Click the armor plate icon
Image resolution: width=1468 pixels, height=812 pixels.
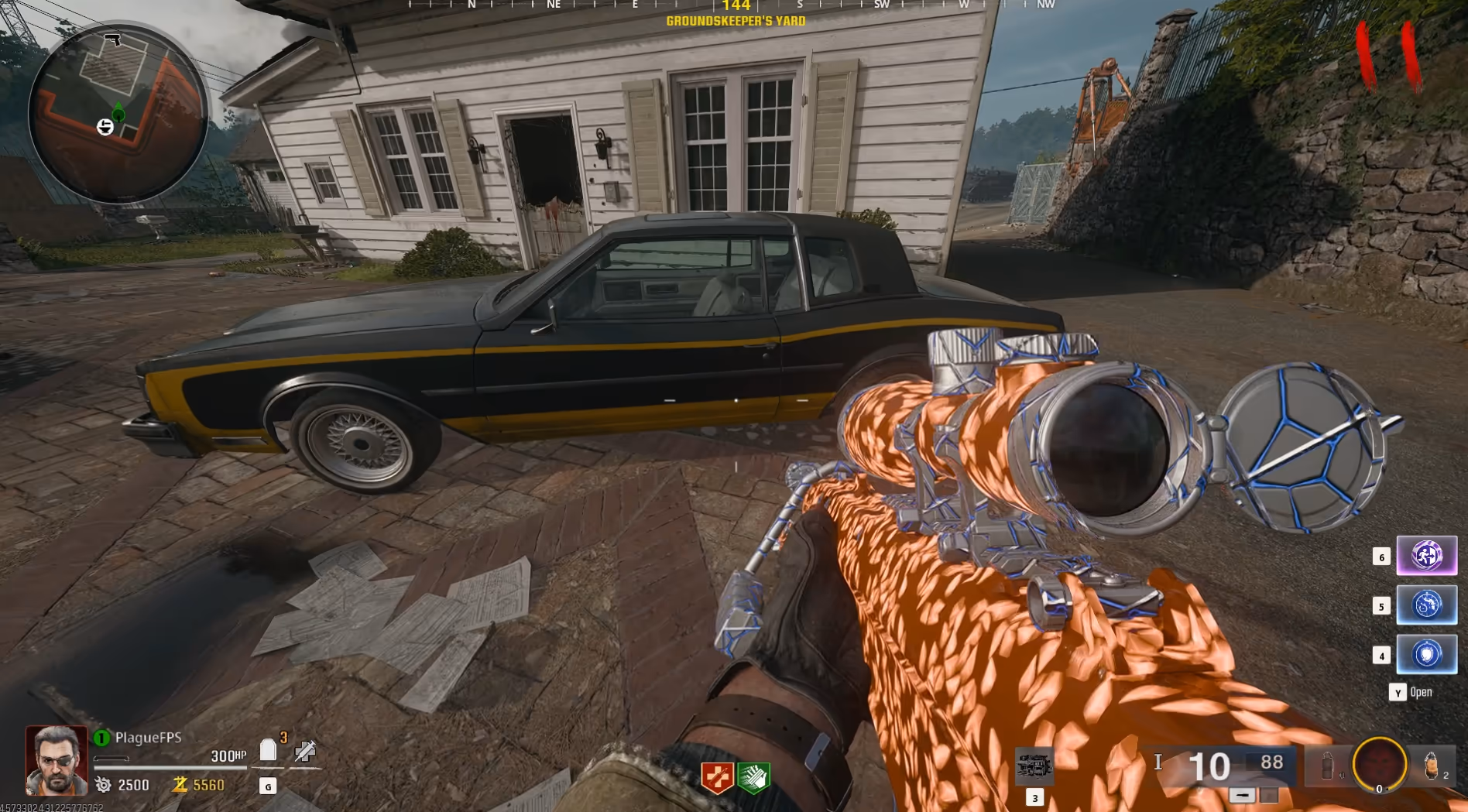(268, 749)
